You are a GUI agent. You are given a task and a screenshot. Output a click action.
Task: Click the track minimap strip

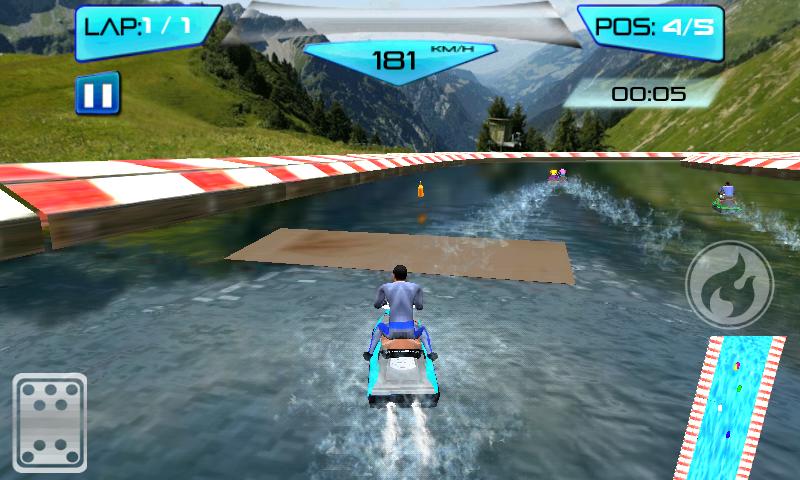click(736, 408)
